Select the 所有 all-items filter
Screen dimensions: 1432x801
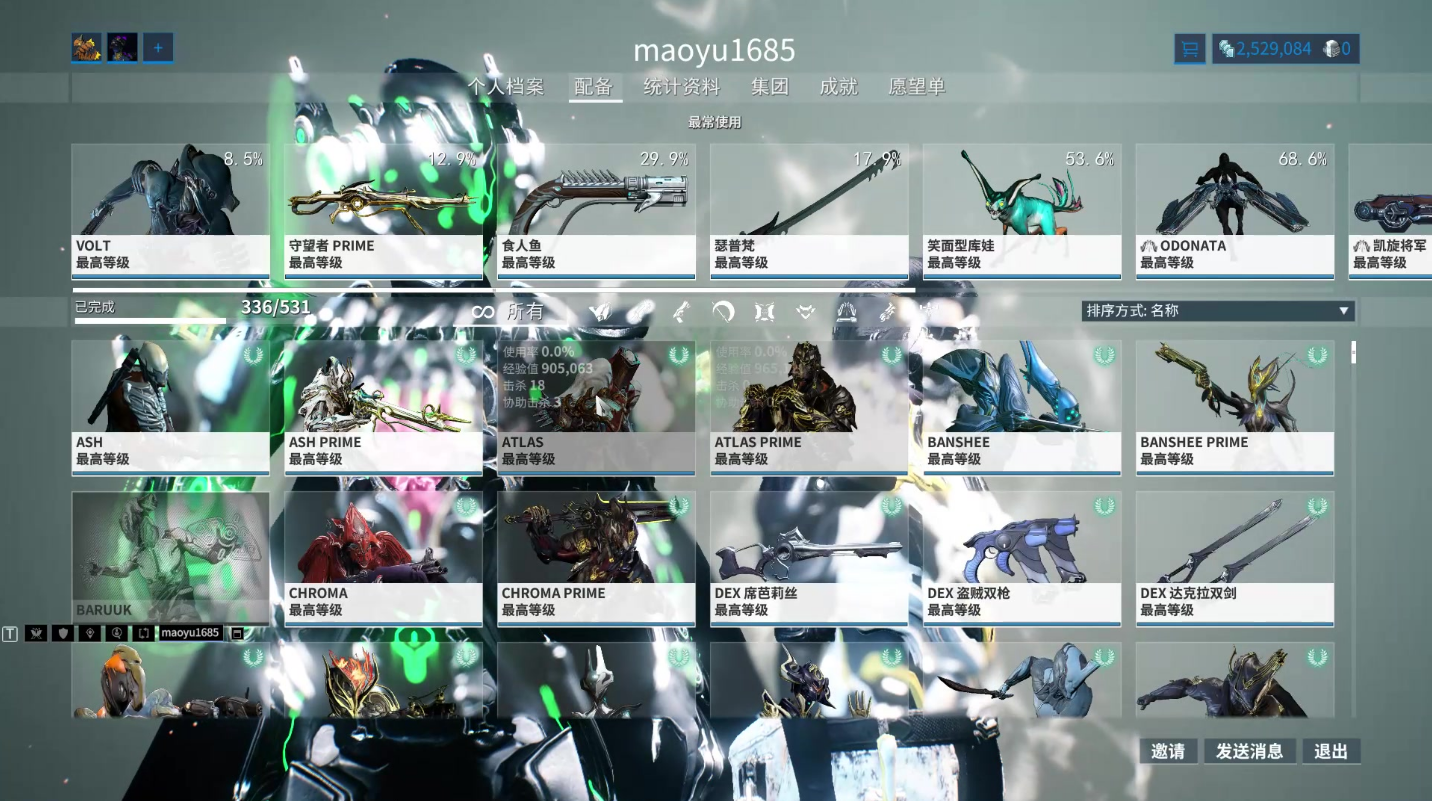pos(510,312)
